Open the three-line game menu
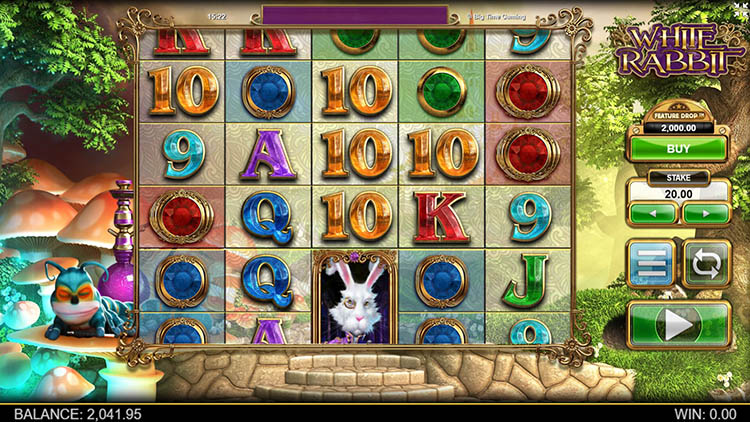Screen dimensions: 750x422 [x=651, y=265]
